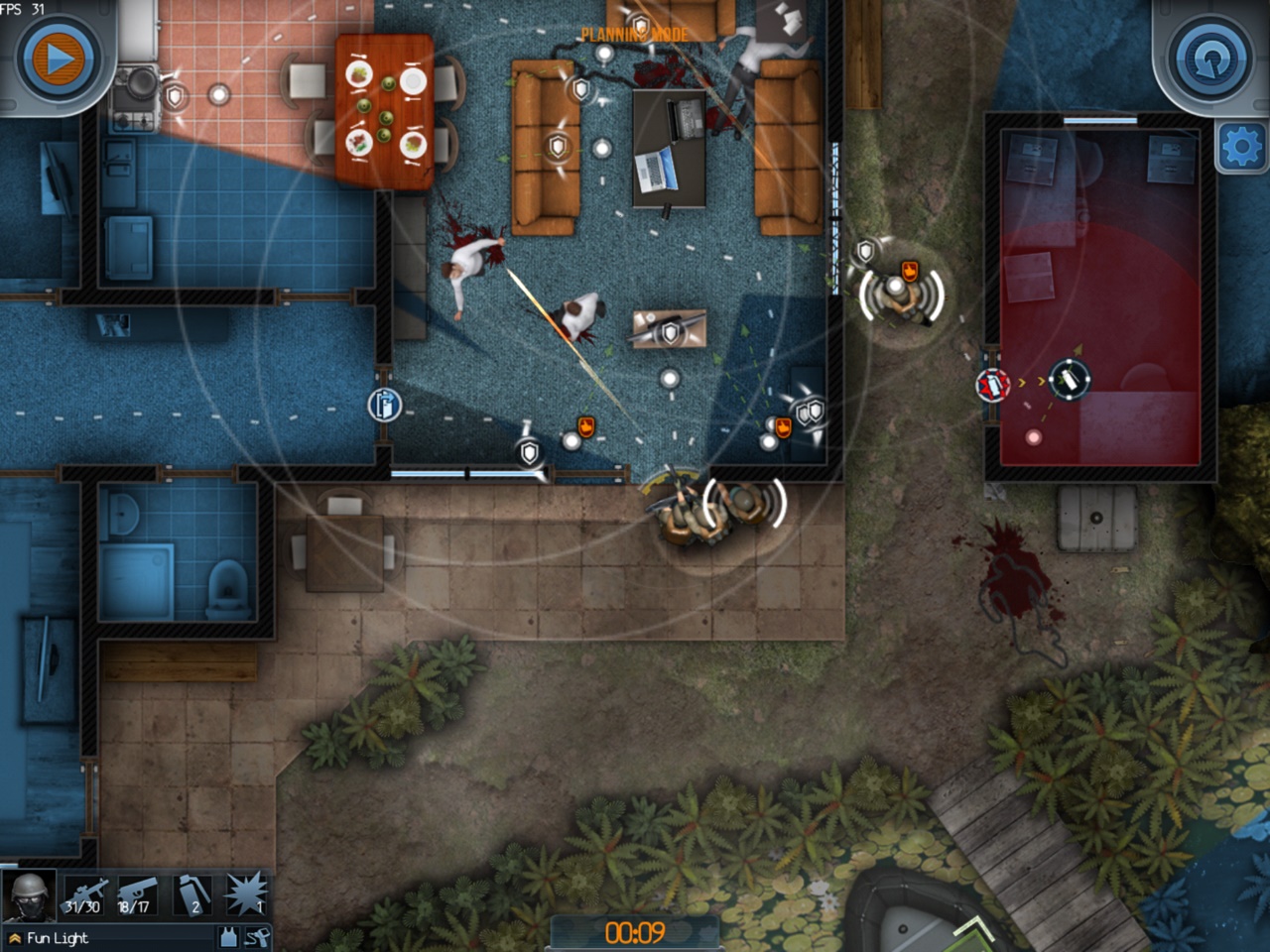Choose the assault rifle weapon slot
The height and width of the screenshot is (952, 1270).
(85, 896)
